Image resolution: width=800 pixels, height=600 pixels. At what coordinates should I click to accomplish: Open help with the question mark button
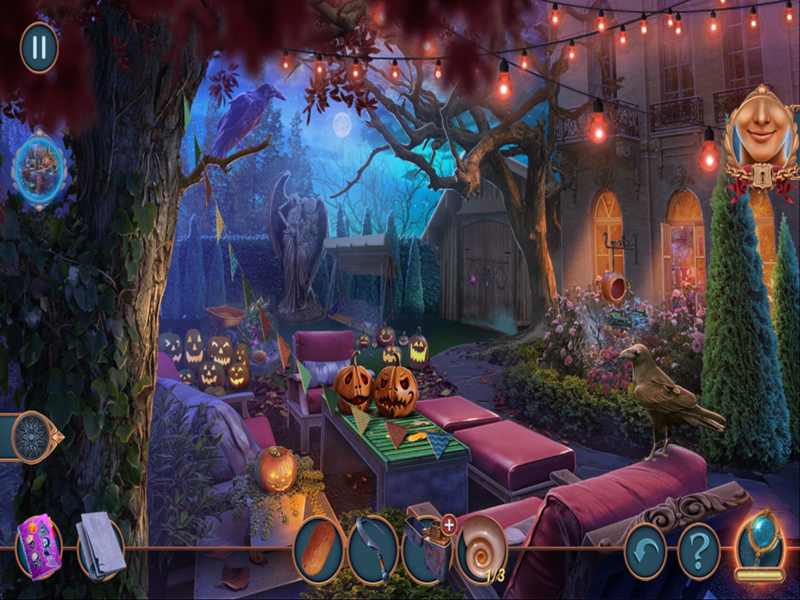[x=699, y=550]
